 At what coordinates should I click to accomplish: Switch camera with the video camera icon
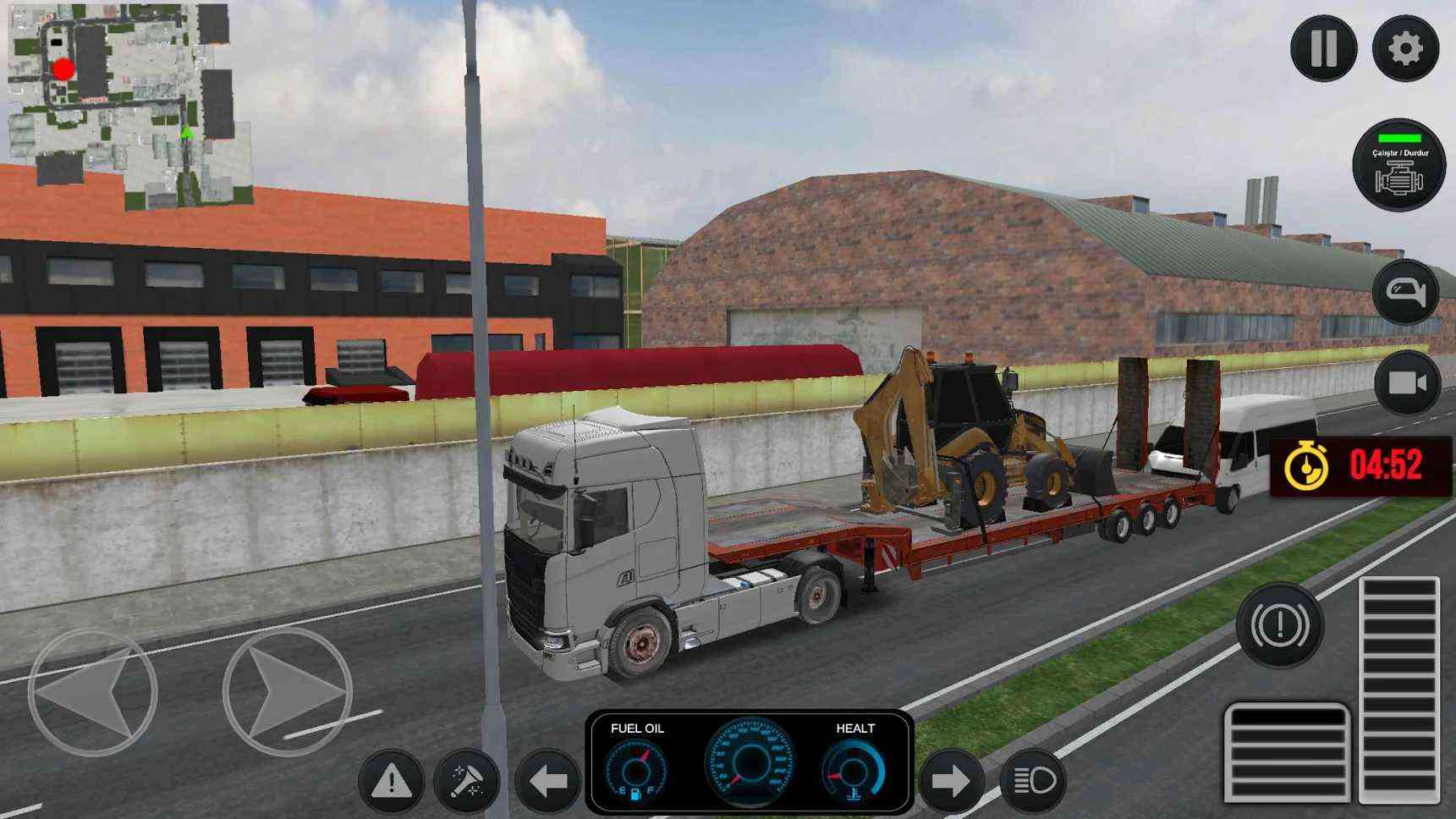coord(1407,383)
